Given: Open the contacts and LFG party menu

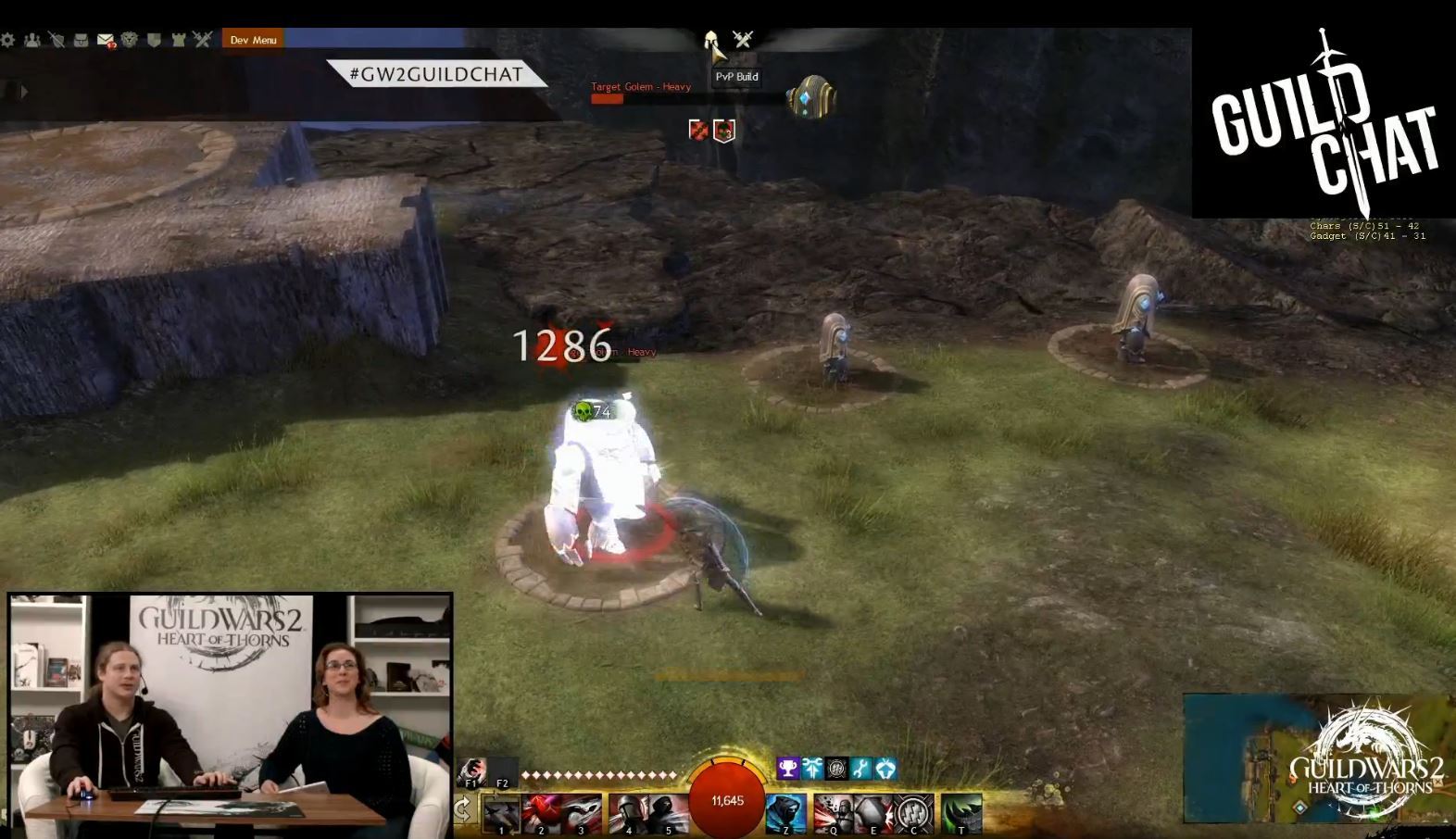Looking at the screenshot, I should coord(32,39).
